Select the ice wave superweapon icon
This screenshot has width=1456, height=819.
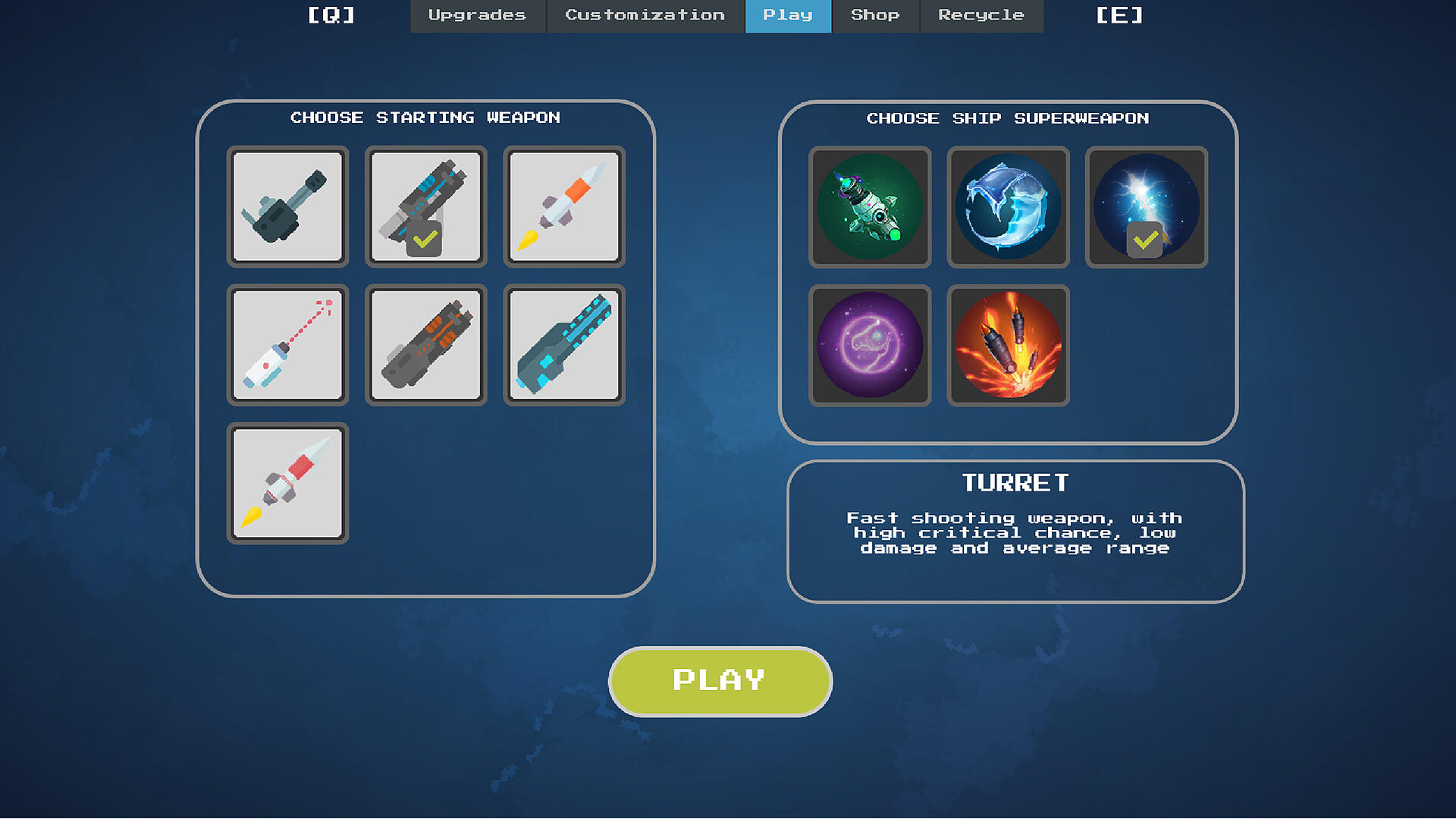[x=1008, y=207]
